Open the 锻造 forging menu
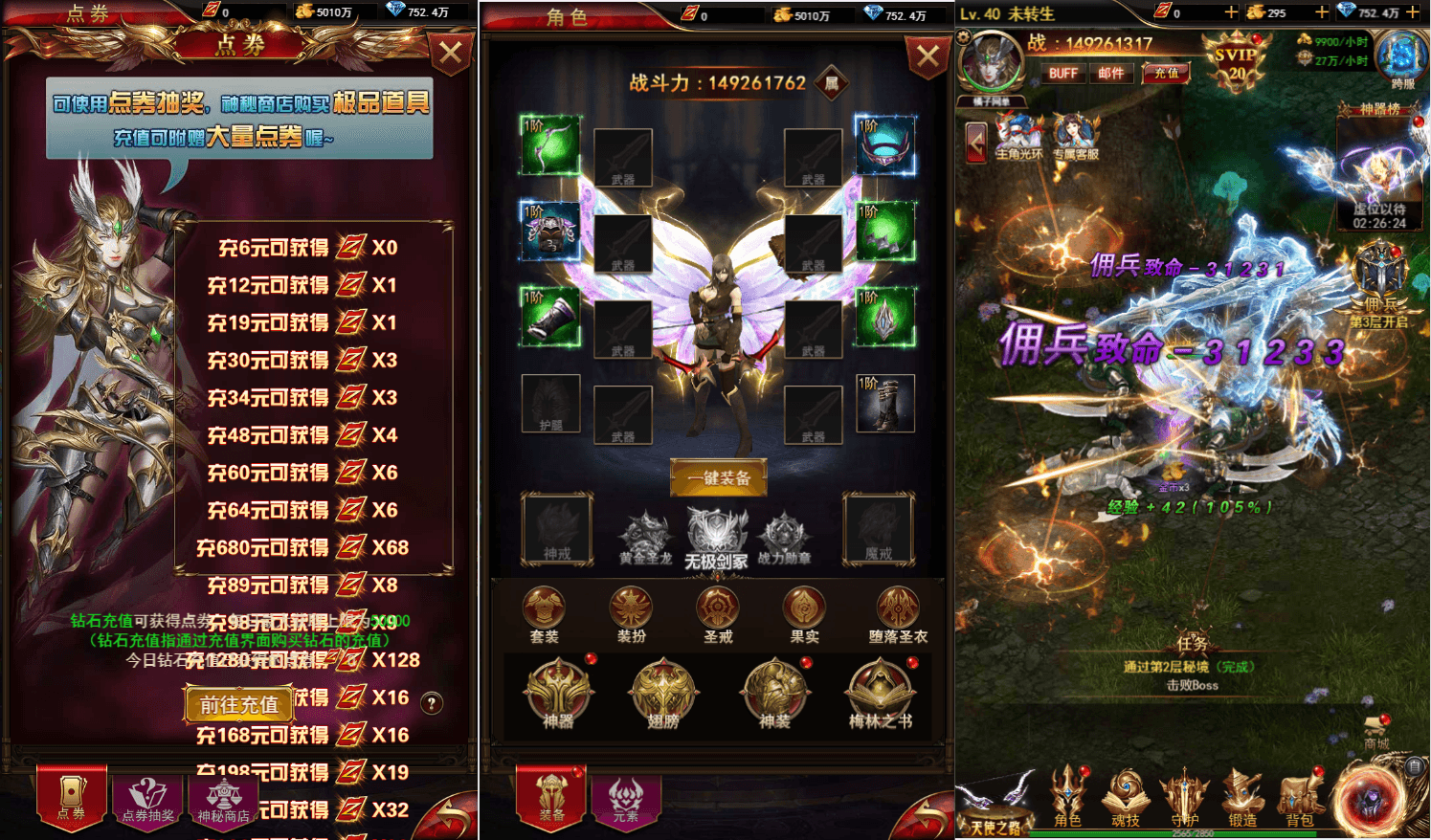 [1241, 797]
